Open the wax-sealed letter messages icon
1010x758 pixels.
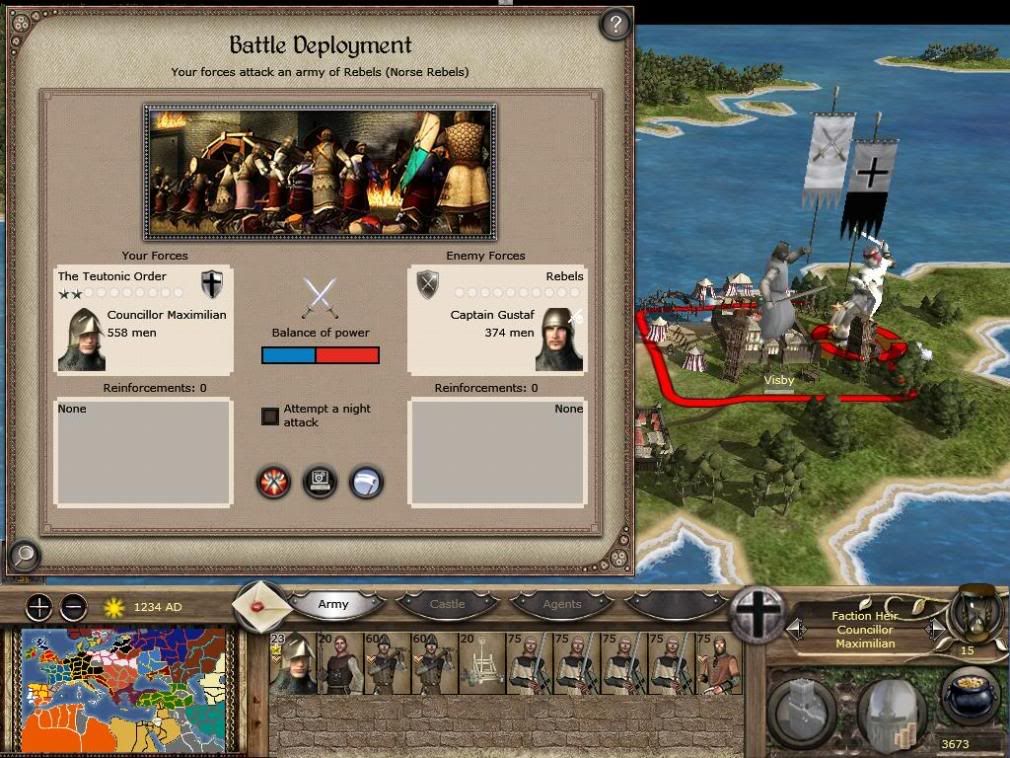260,605
